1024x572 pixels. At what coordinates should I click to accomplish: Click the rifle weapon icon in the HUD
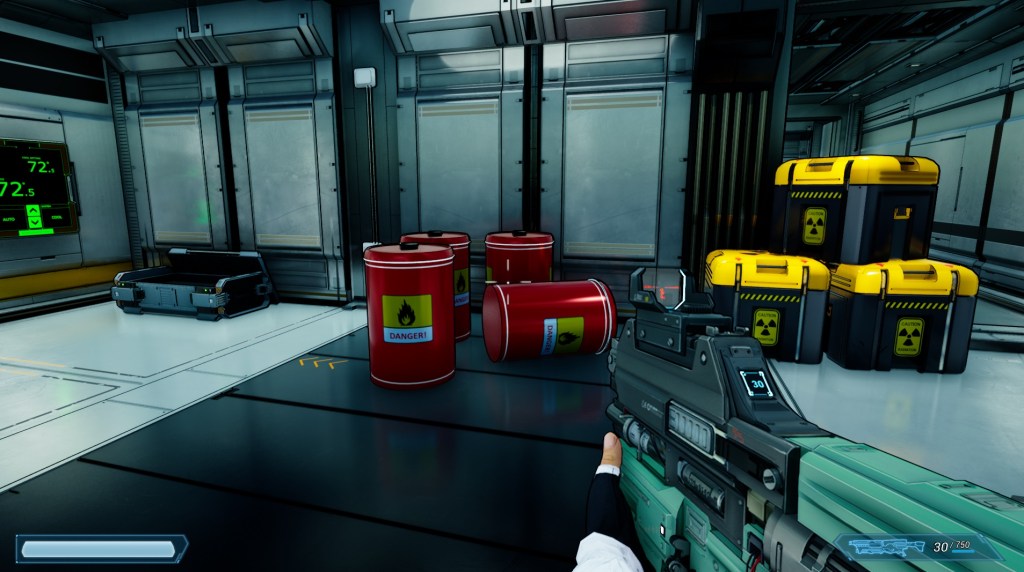tap(883, 547)
